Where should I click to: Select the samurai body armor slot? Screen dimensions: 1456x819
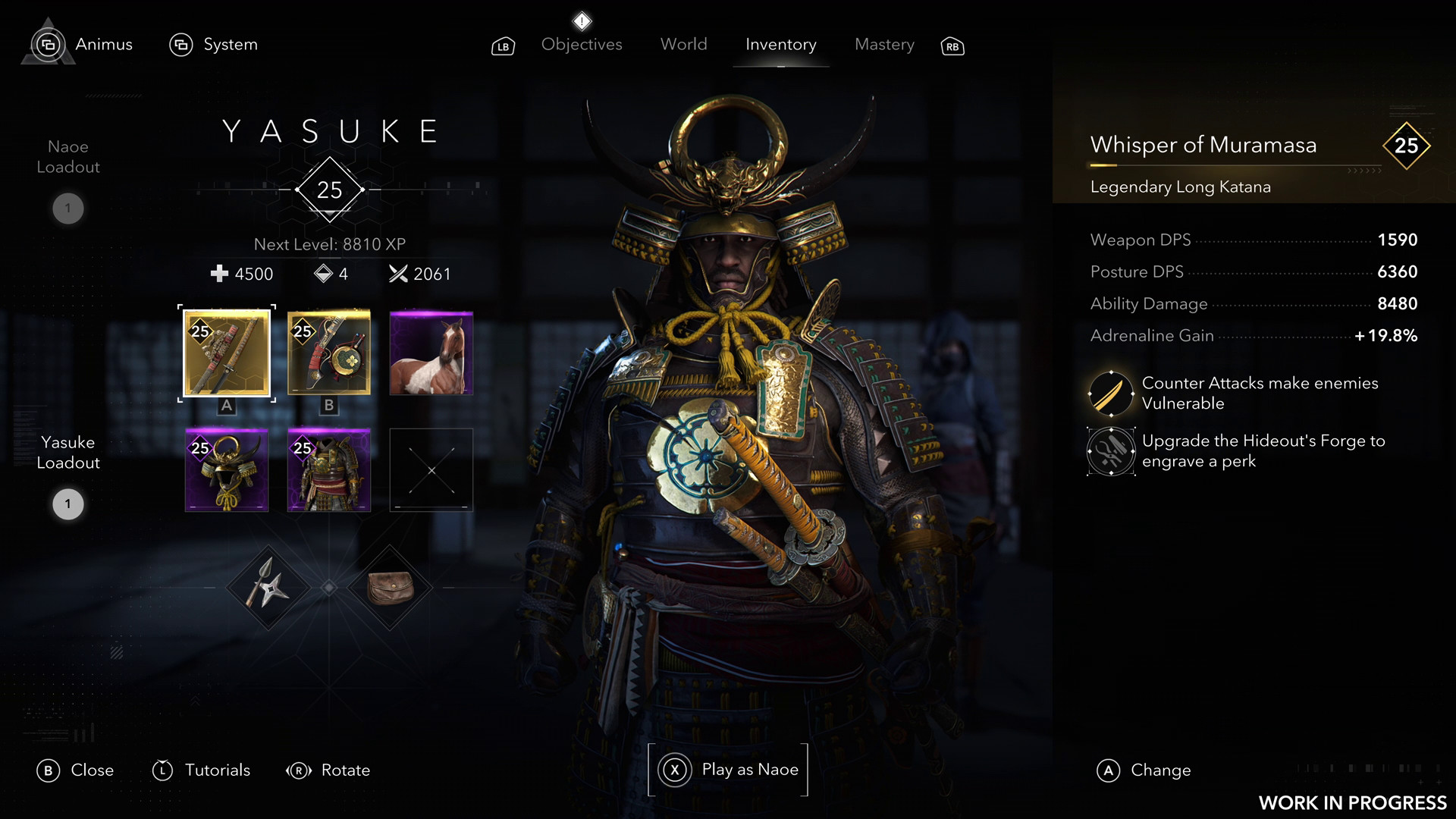click(x=329, y=470)
